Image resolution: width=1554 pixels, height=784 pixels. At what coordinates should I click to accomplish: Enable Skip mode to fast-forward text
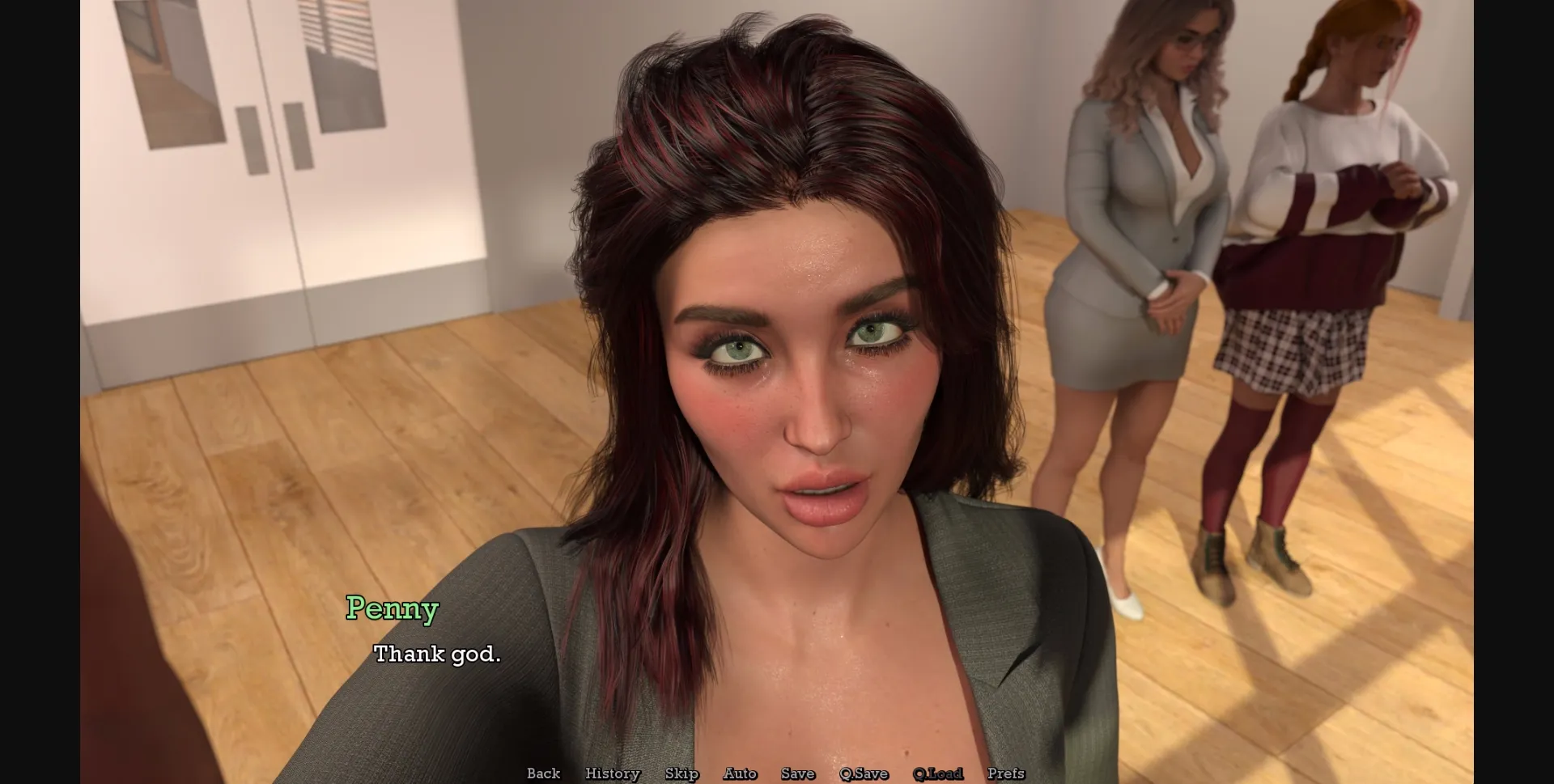[681, 773]
